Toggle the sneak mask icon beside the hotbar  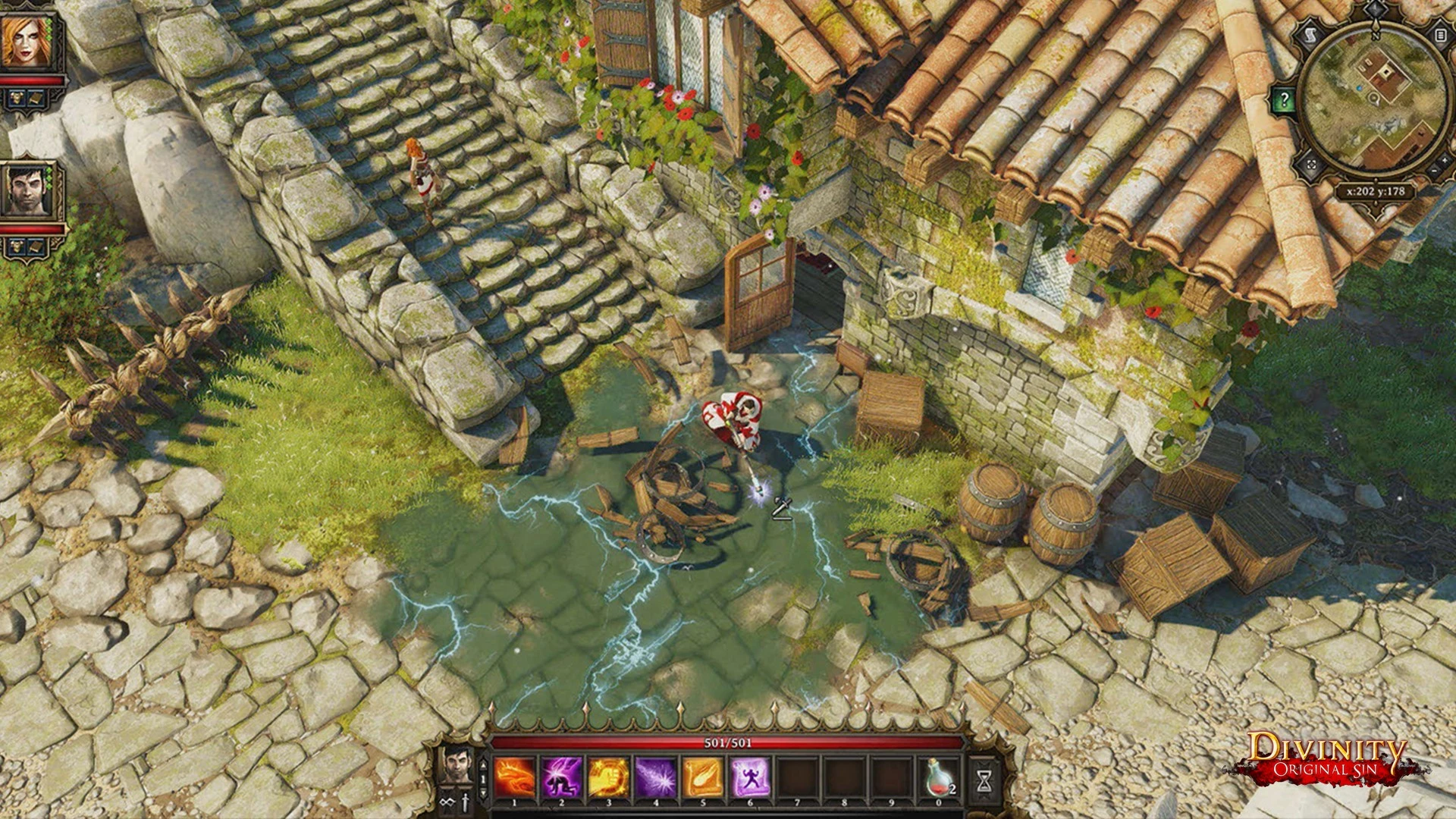click(447, 802)
